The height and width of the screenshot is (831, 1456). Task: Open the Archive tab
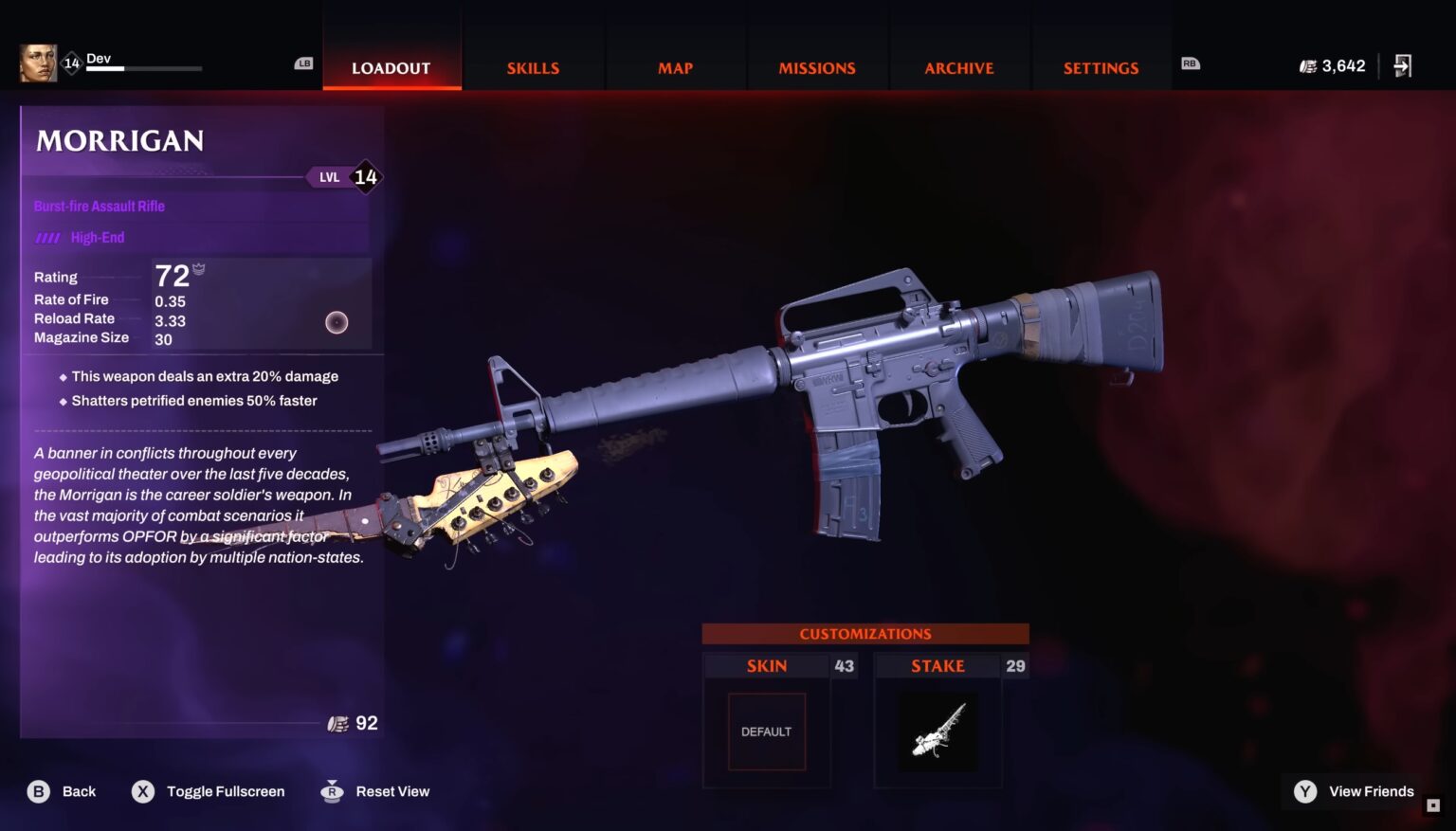[959, 68]
